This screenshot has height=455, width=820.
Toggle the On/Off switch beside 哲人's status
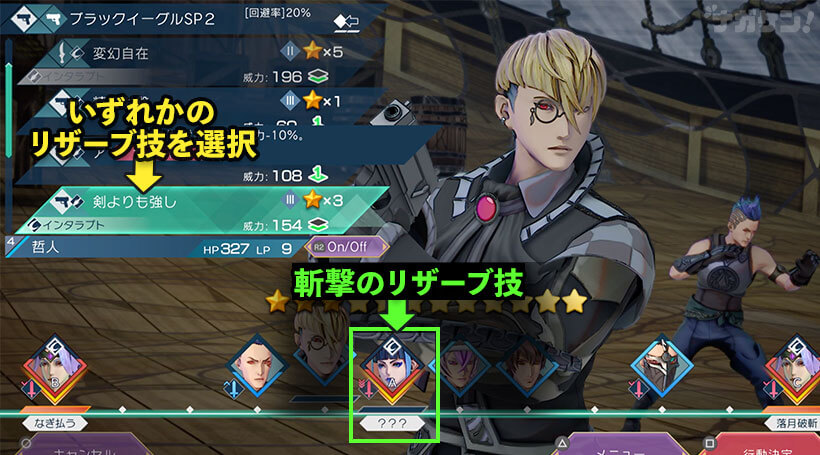[x=339, y=244]
